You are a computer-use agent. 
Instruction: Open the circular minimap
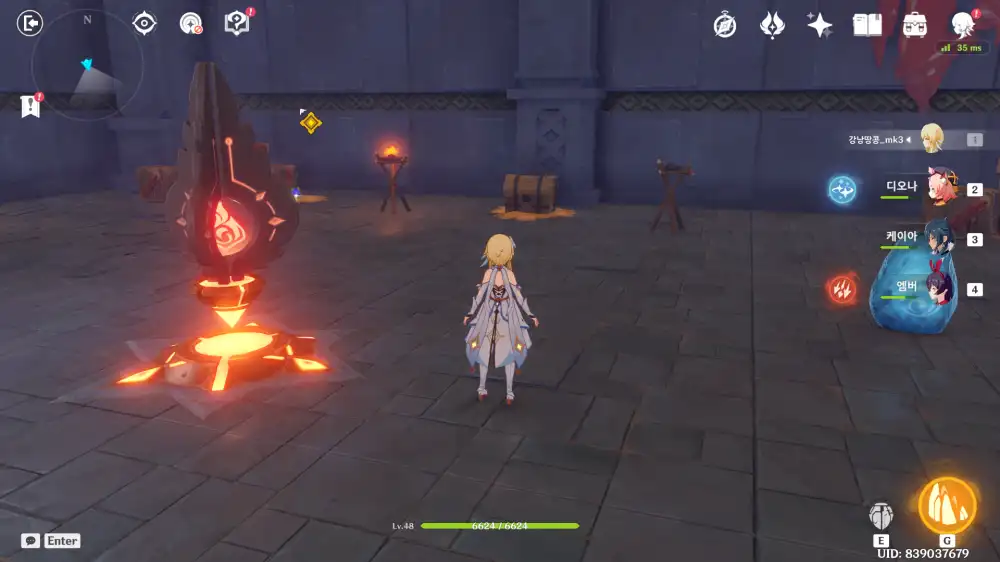[87, 66]
